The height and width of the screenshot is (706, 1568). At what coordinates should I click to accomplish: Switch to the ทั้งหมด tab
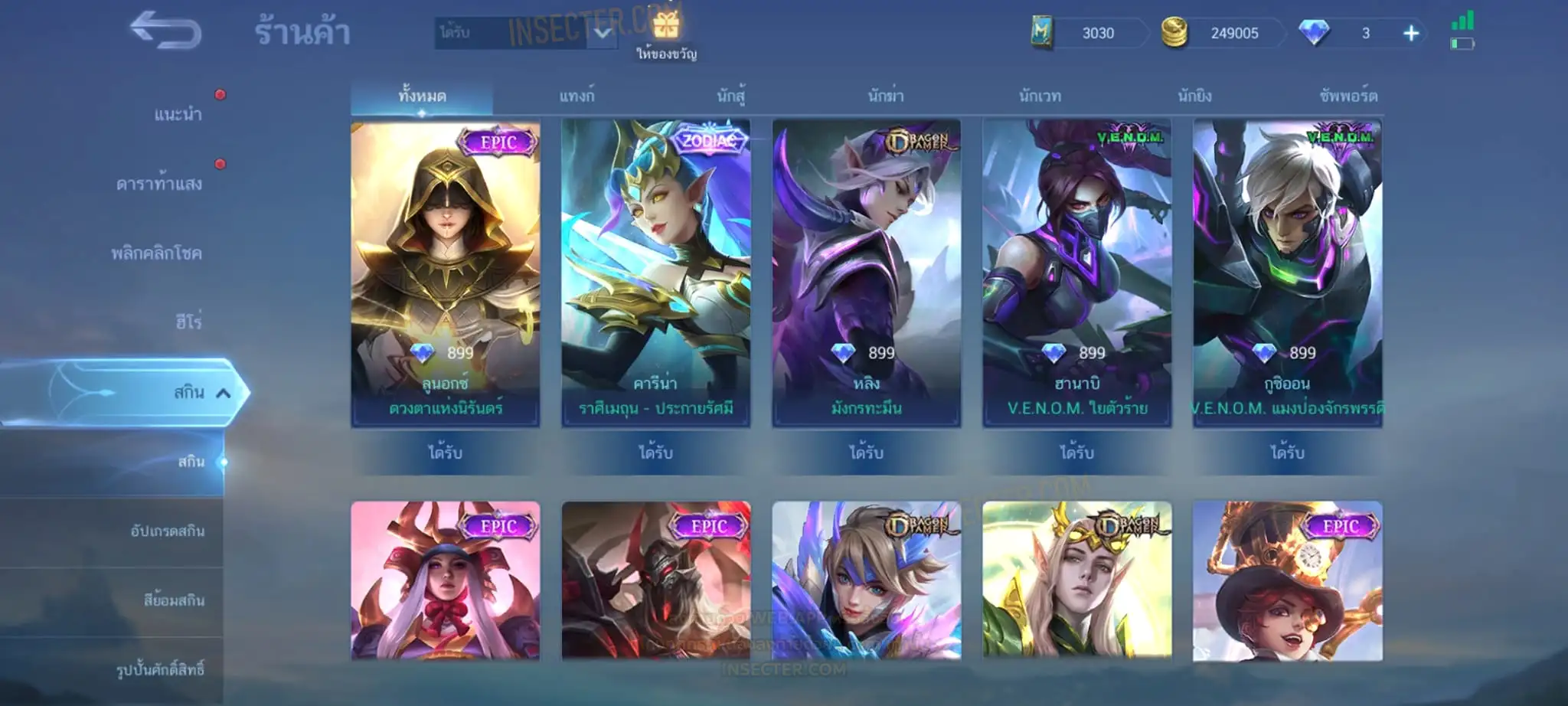[422, 96]
